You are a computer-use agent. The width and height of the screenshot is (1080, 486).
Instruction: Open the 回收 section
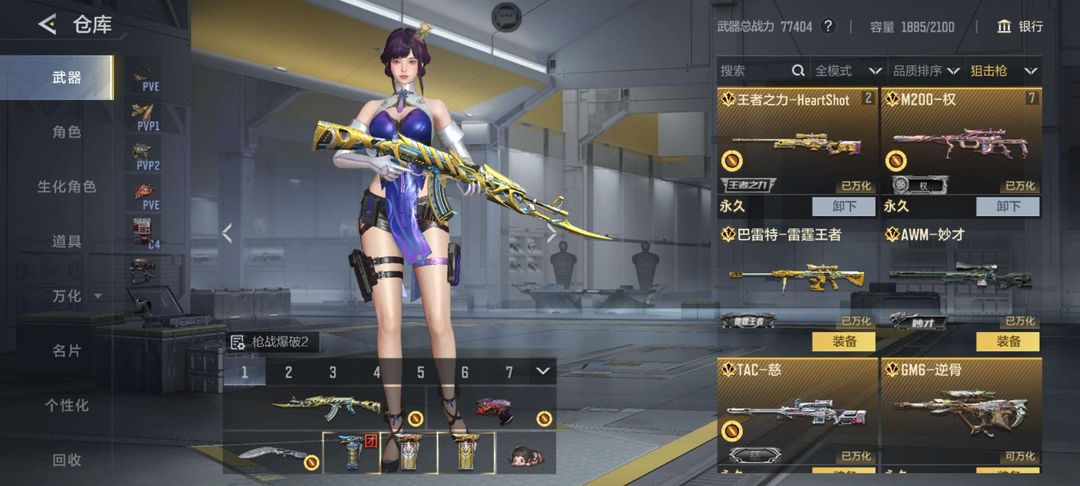click(67, 460)
